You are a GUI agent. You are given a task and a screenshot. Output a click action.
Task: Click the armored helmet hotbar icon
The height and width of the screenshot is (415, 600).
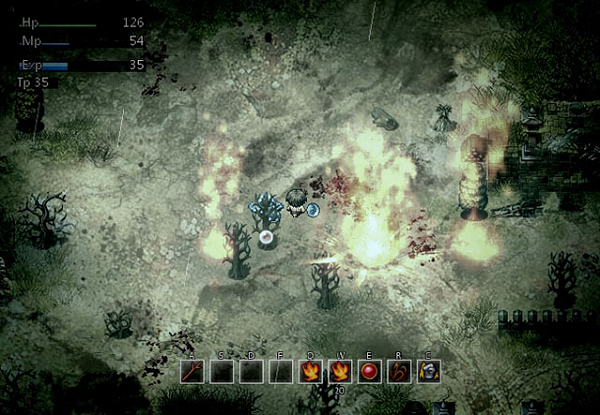click(x=429, y=371)
